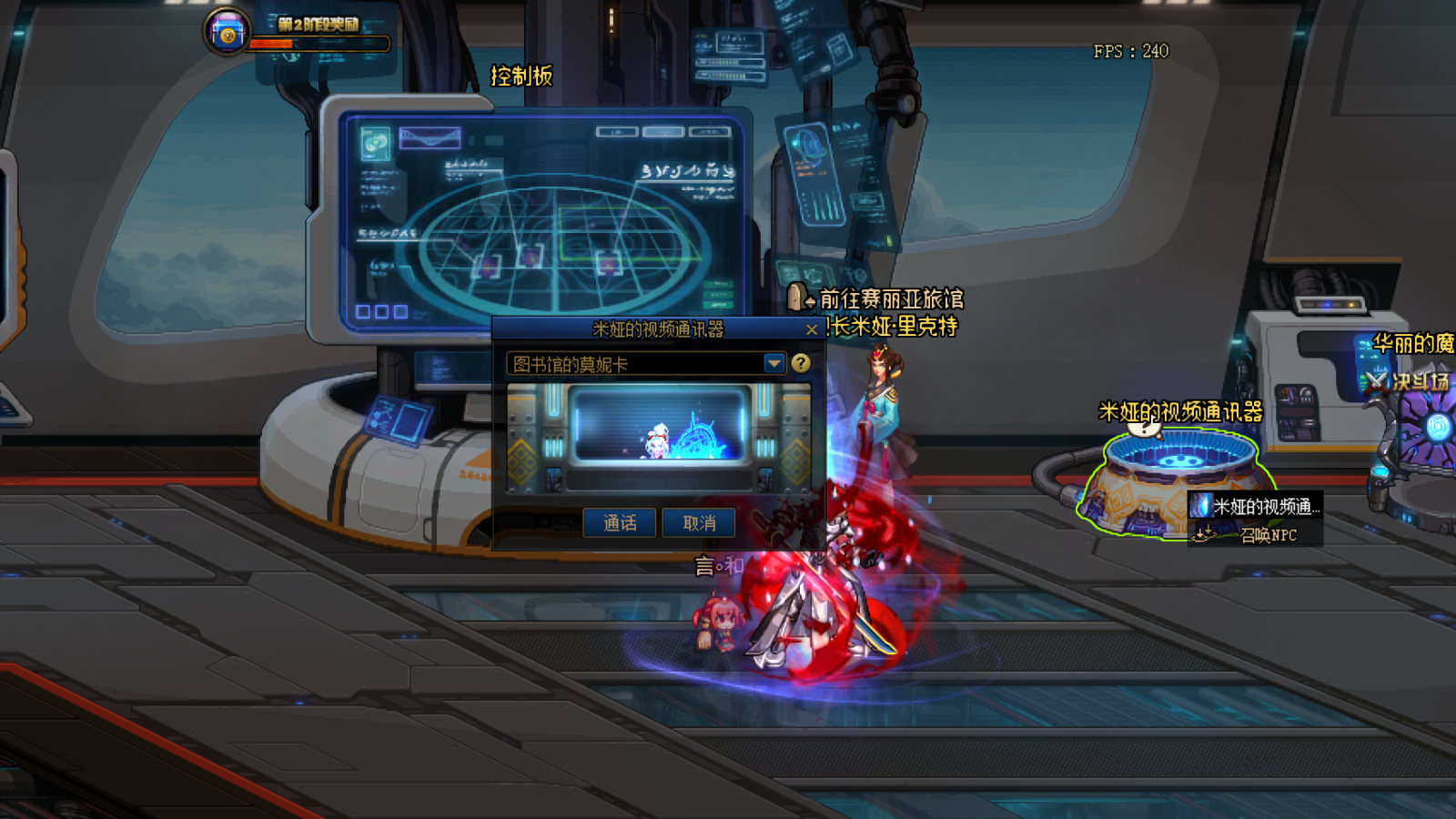
Task: Select the NPC video preview thumbnail
Action: point(660,426)
